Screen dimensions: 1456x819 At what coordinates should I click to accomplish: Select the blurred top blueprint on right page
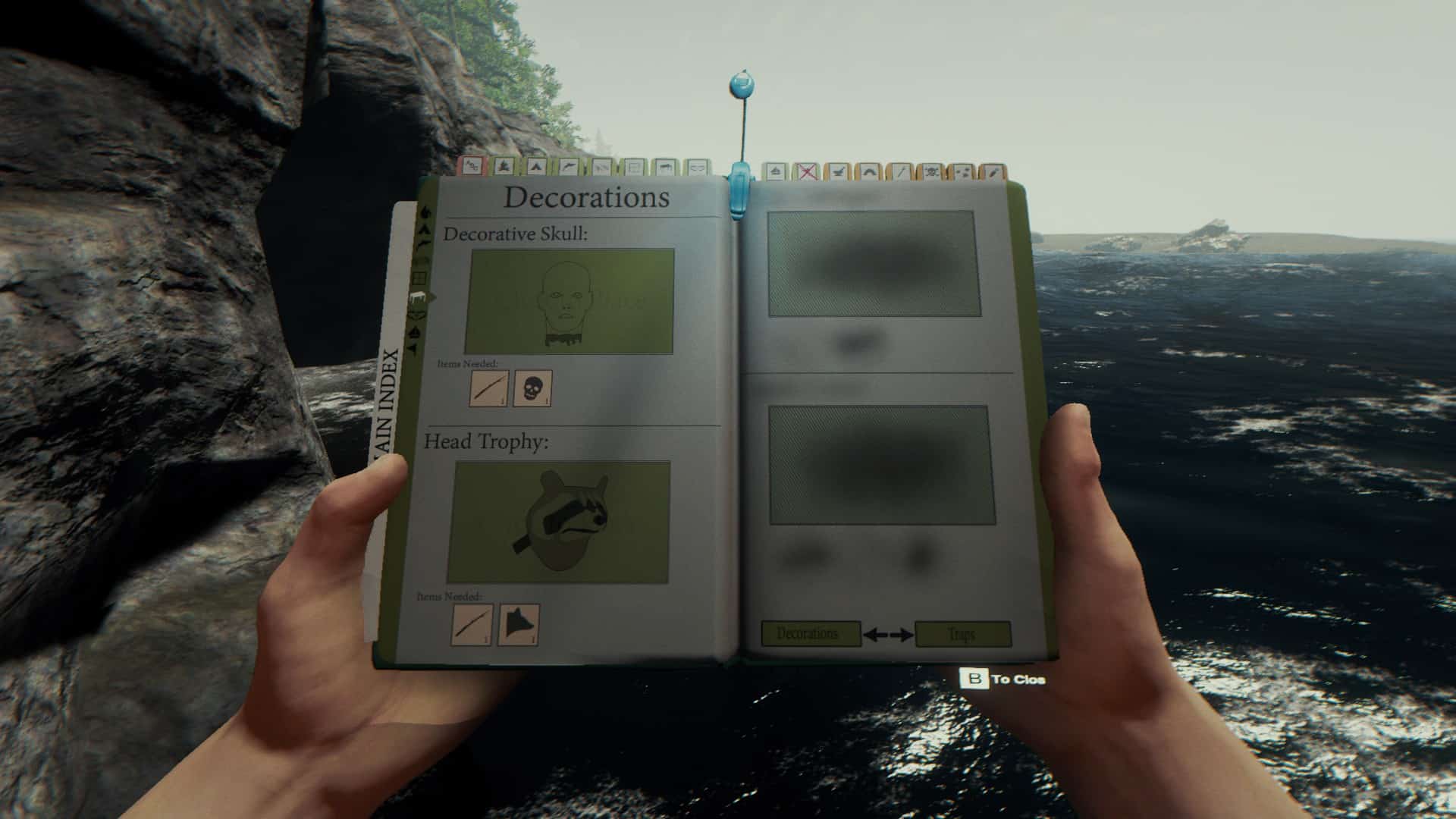click(873, 263)
